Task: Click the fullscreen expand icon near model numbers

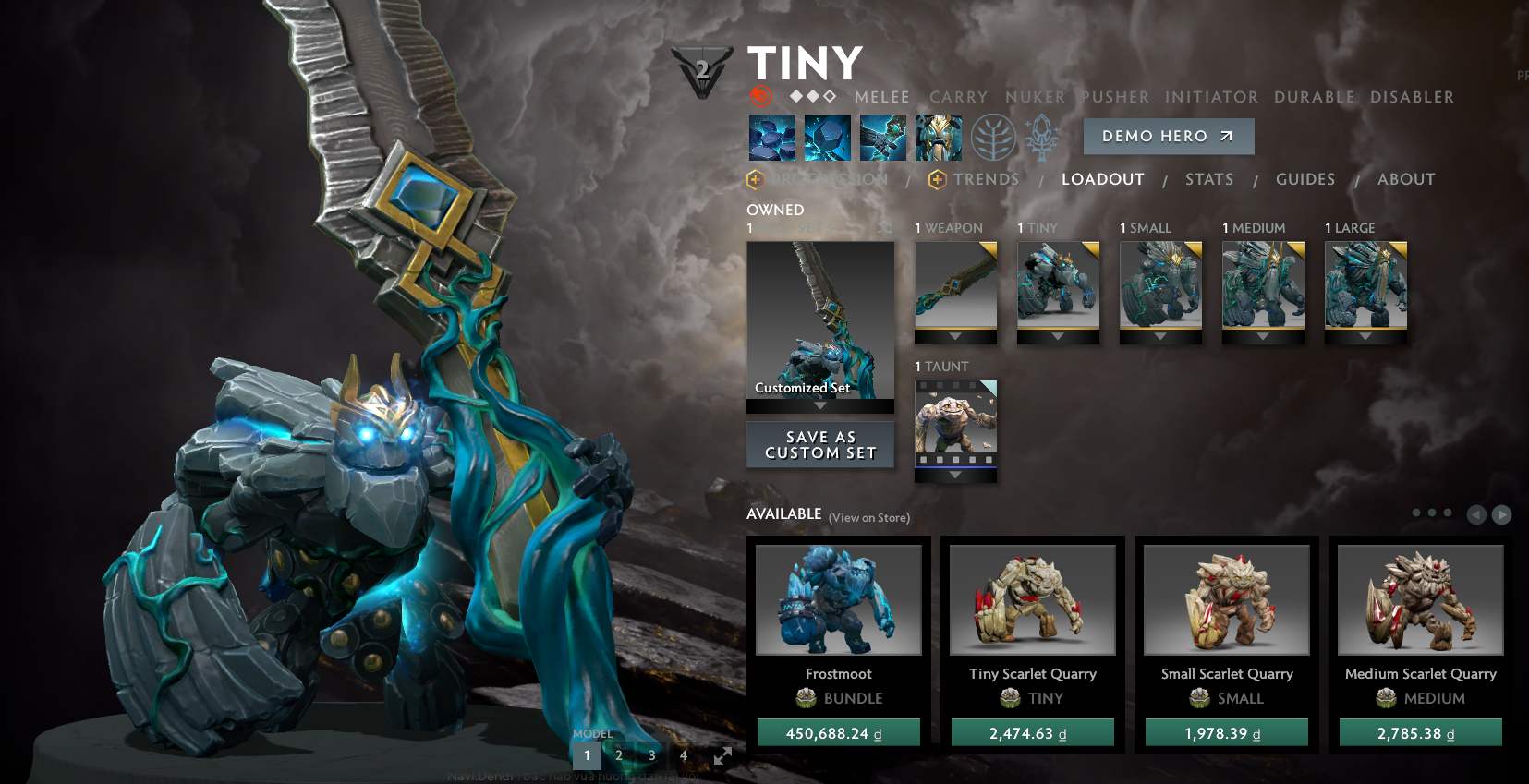Action: 722,755
